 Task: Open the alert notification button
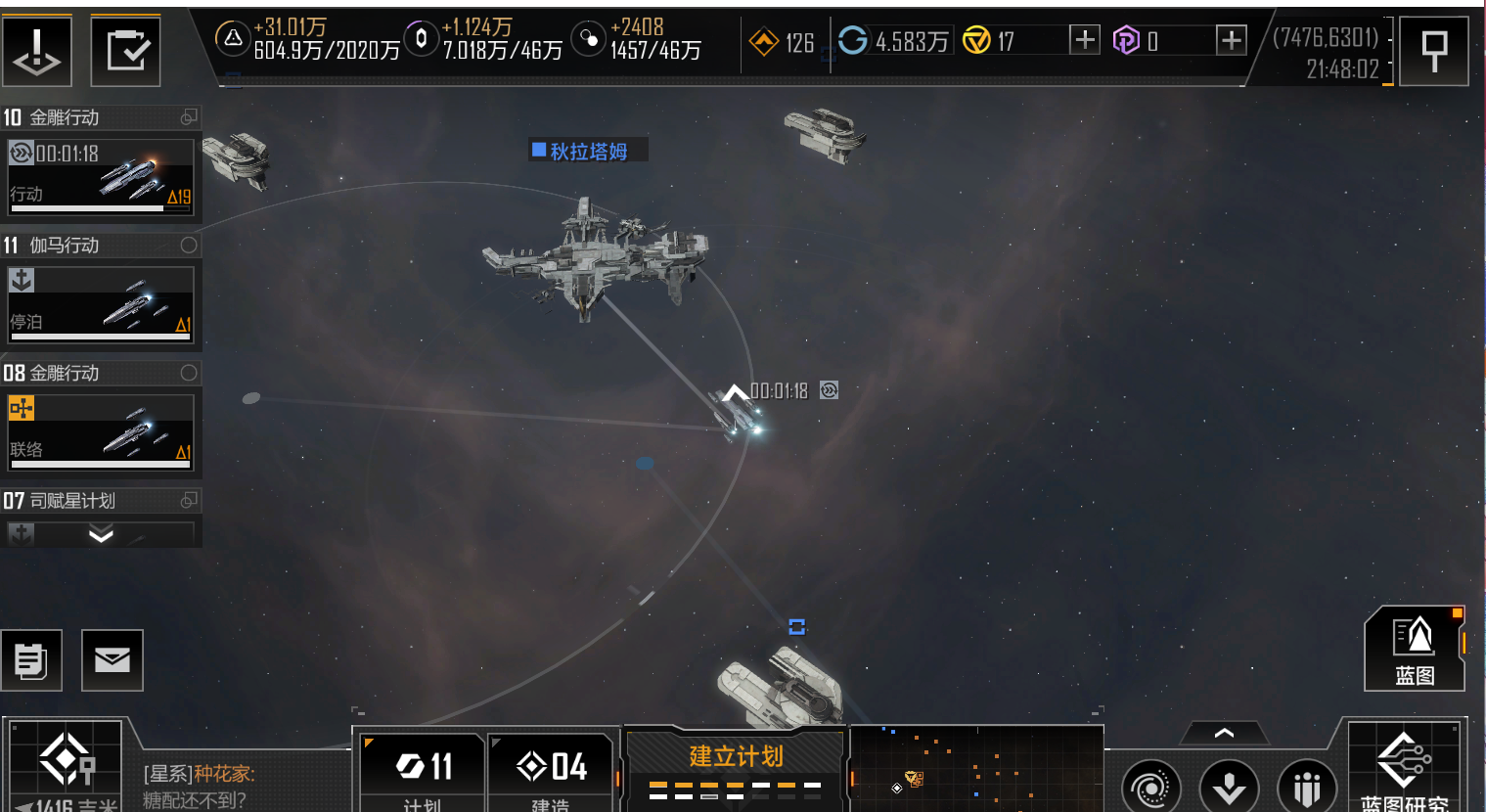tap(37, 50)
